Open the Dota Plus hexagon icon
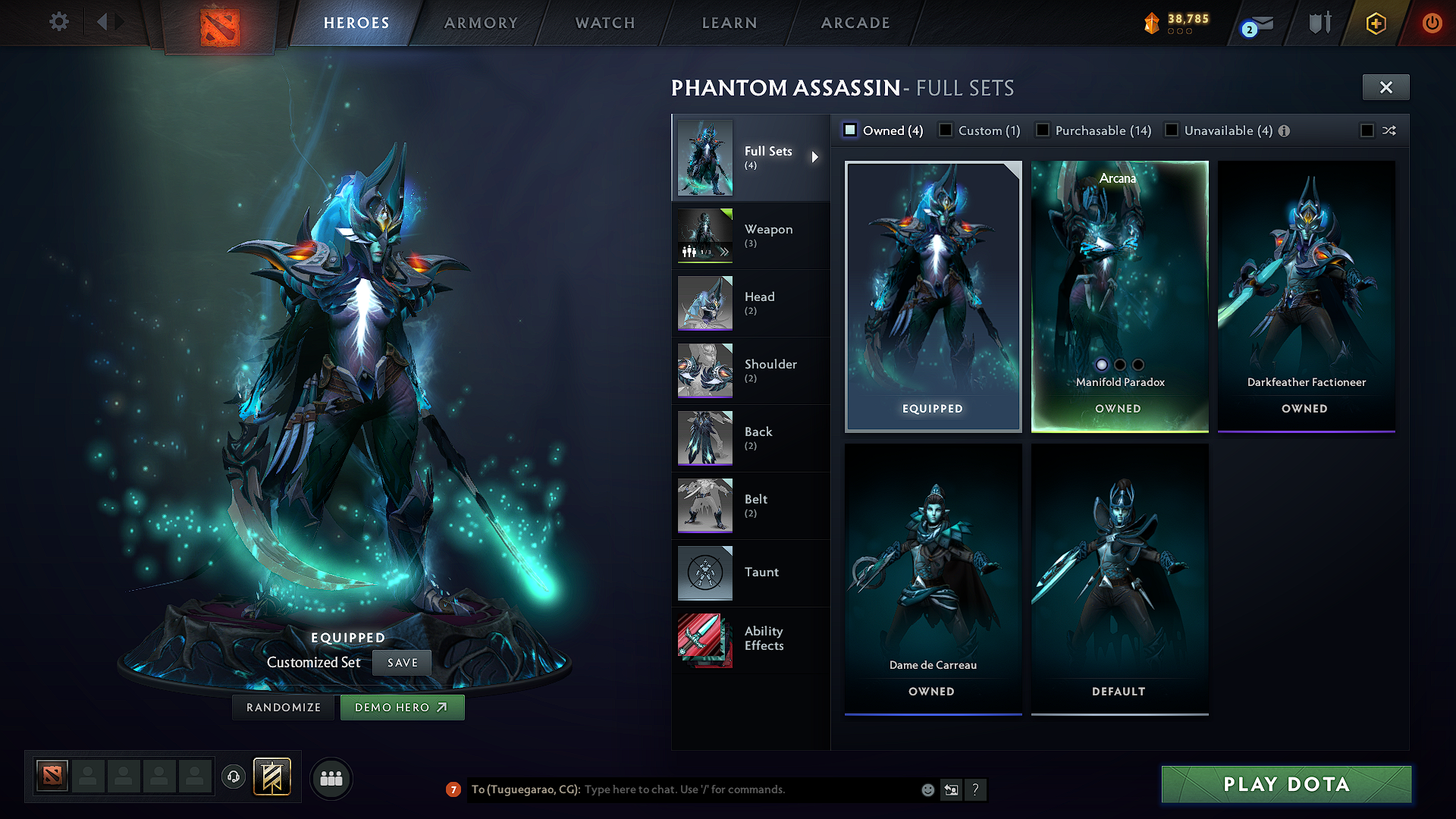 [1376, 24]
